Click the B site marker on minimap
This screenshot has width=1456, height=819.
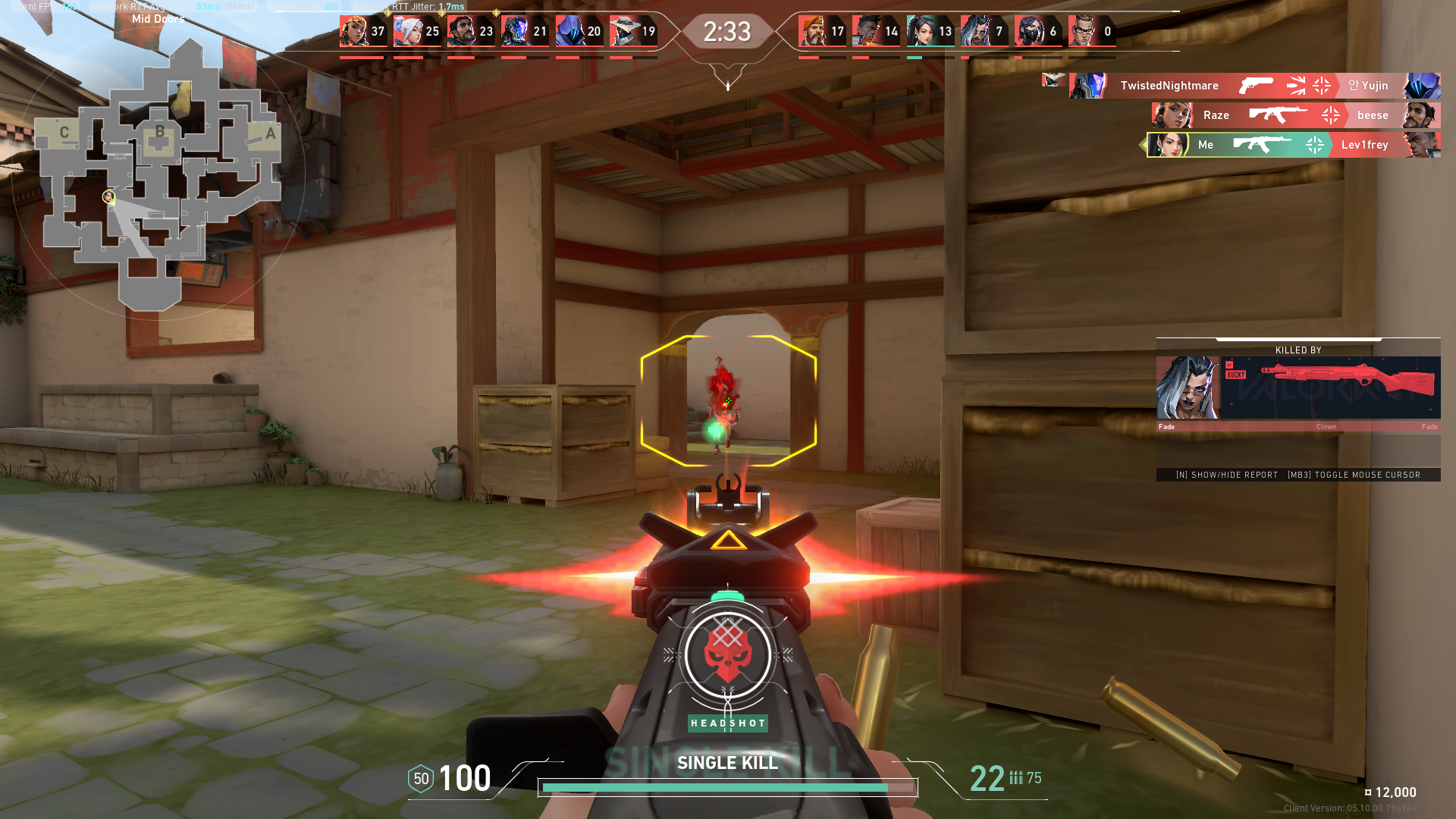click(159, 132)
